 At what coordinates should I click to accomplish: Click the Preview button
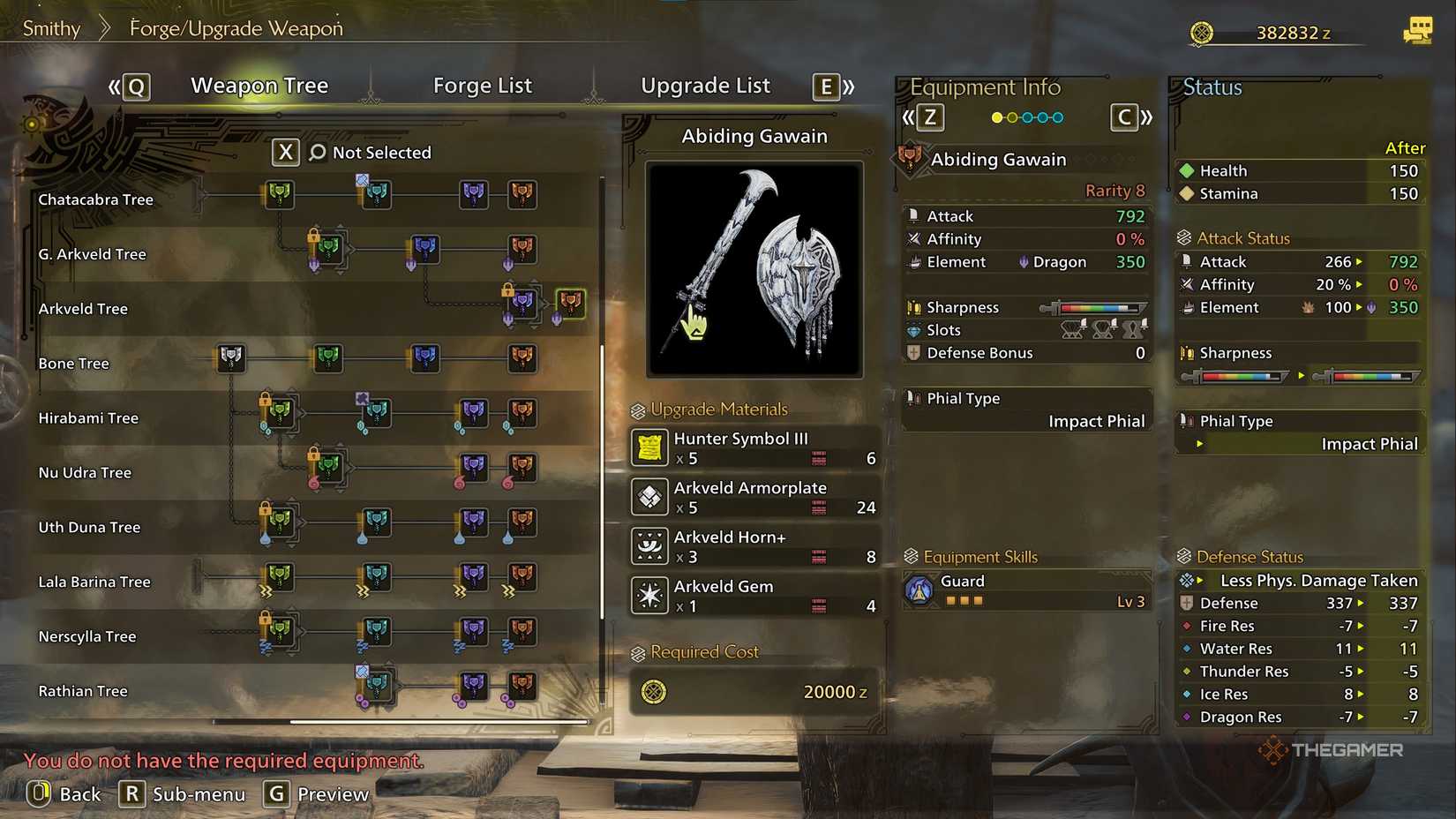[x=318, y=793]
